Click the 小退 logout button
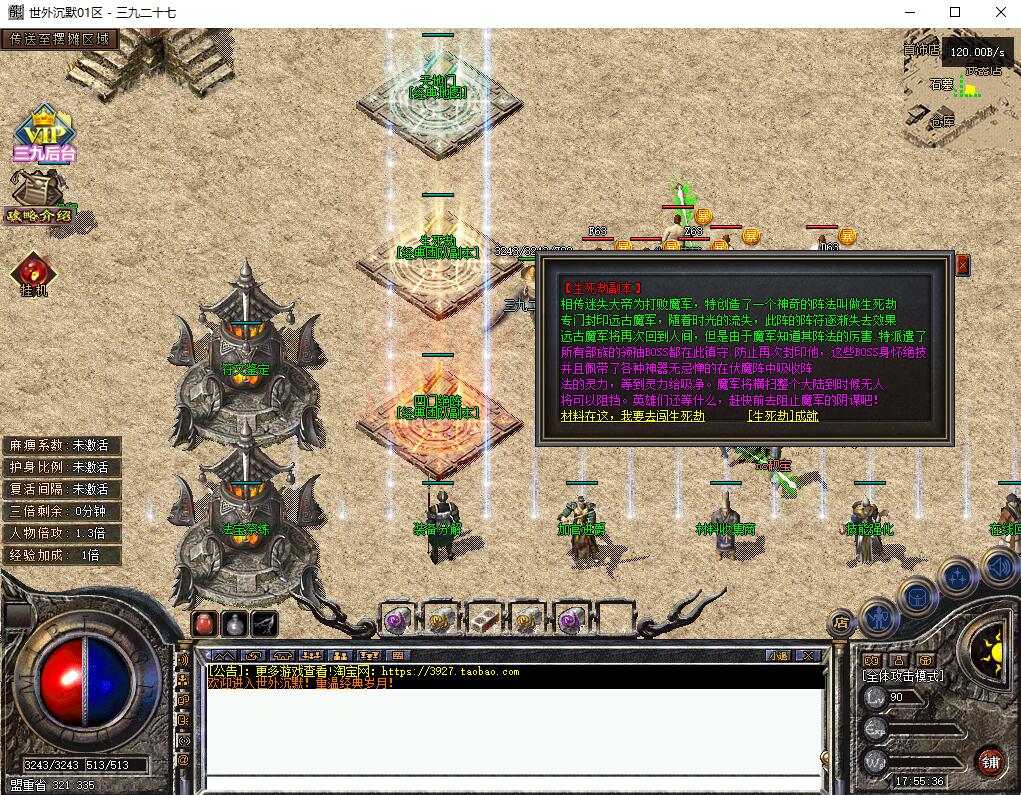 click(779, 656)
